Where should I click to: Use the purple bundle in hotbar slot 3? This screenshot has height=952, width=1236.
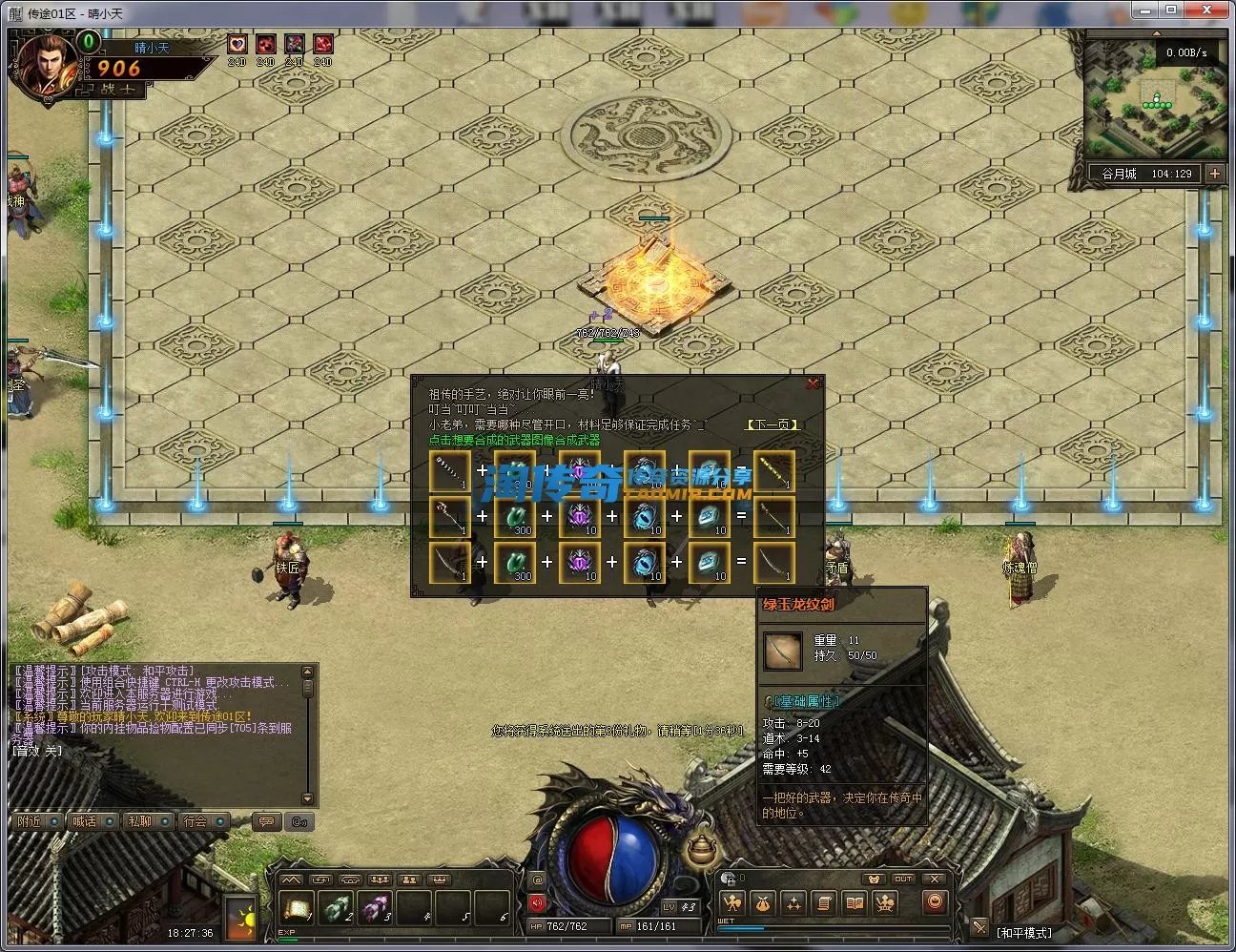pyautogui.click(x=375, y=906)
